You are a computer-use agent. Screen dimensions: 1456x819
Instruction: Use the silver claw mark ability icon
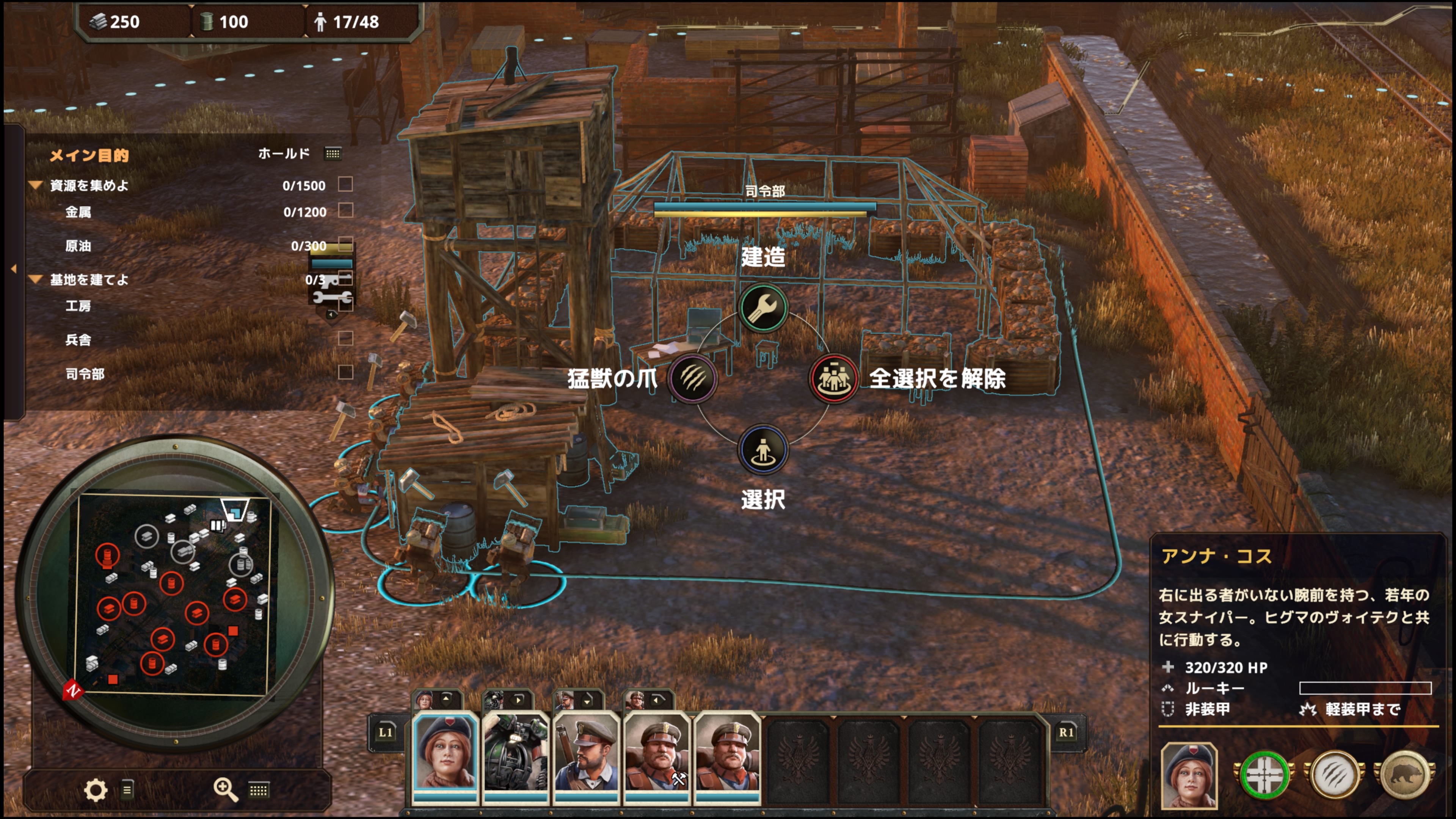pyautogui.click(x=1335, y=775)
